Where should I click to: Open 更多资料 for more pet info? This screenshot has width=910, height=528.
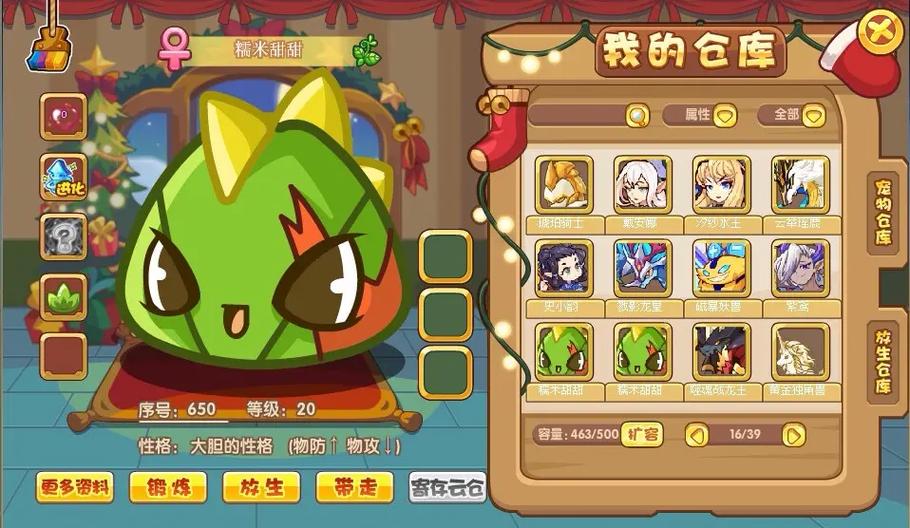(75, 487)
